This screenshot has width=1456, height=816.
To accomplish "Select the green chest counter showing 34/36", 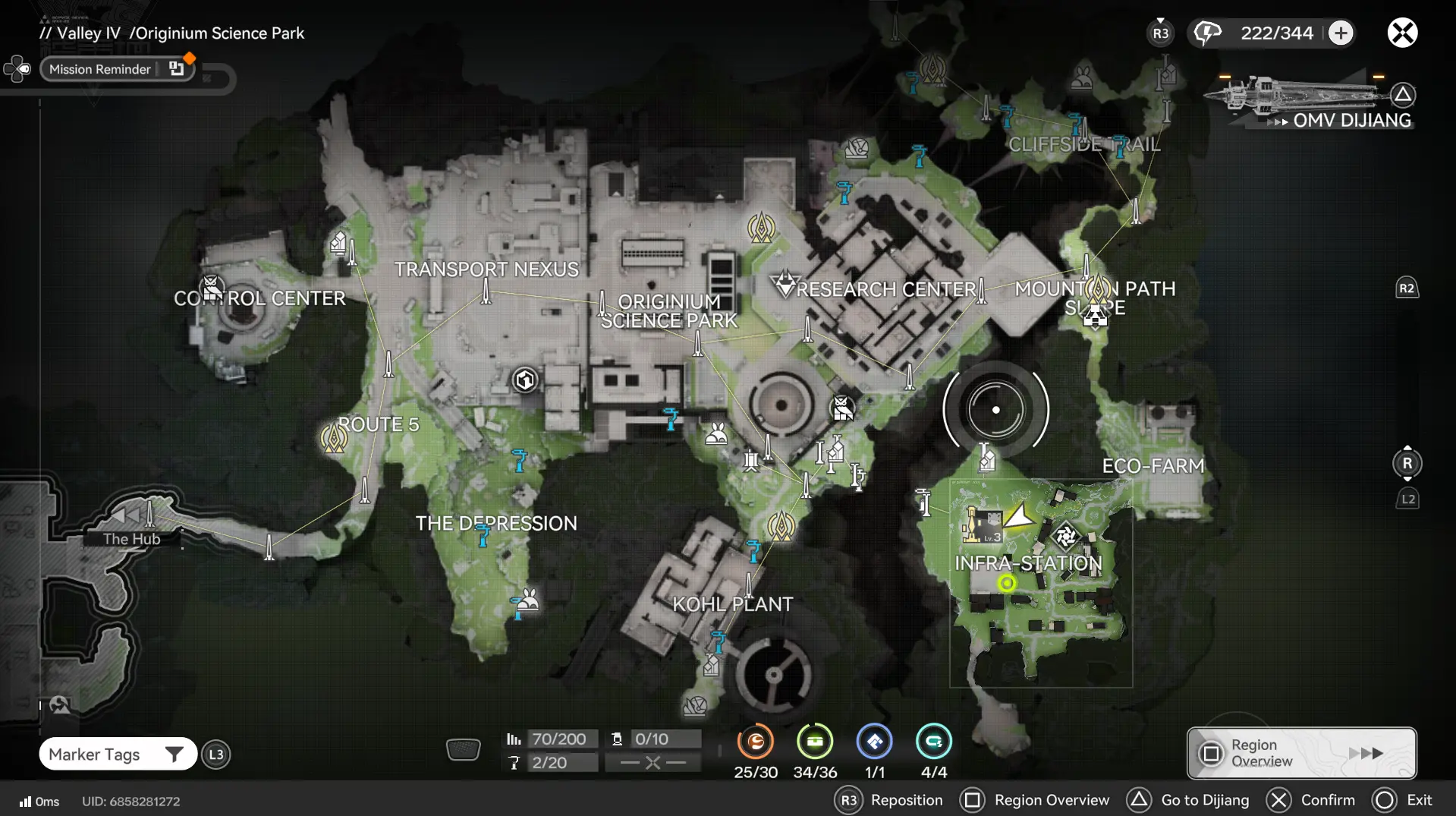I will tap(815, 742).
